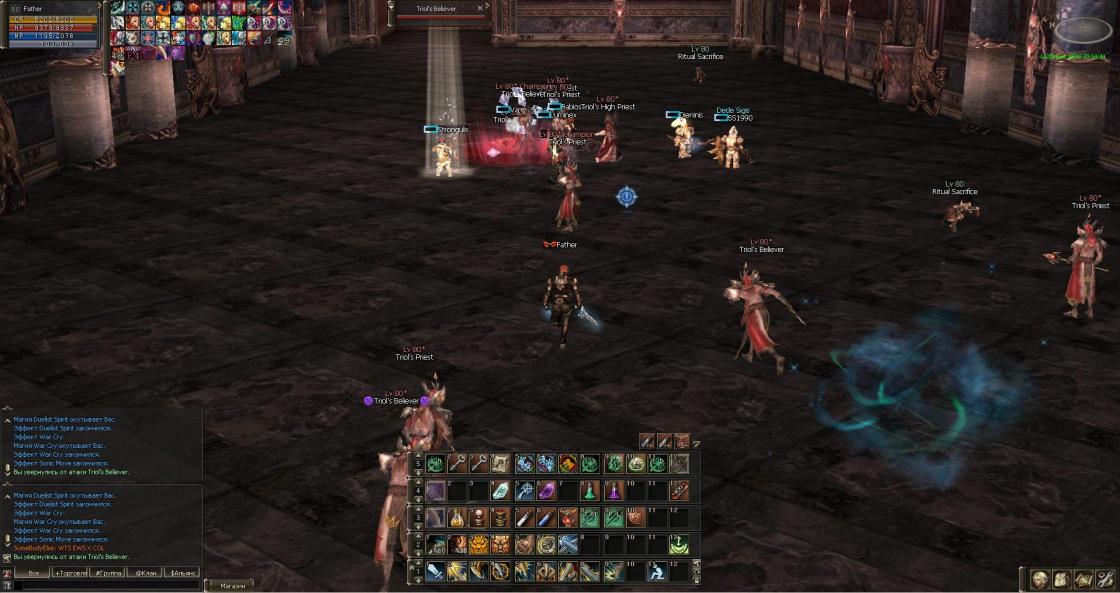The width and height of the screenshot is (1120, 593).
Task: Open the skull character icon in bottom-right menu
Action: pos(1041,579)
